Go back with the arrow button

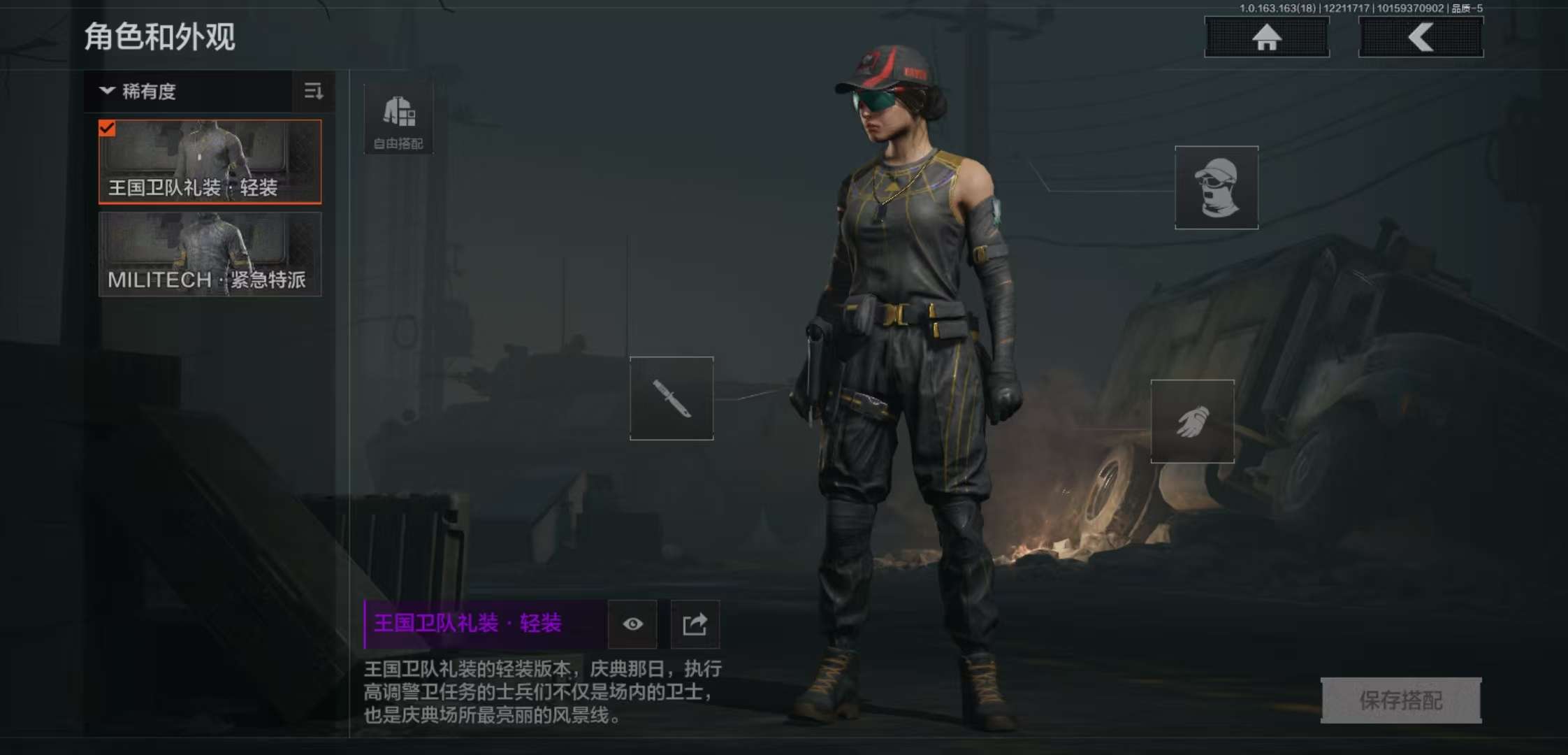(1421, 37)
